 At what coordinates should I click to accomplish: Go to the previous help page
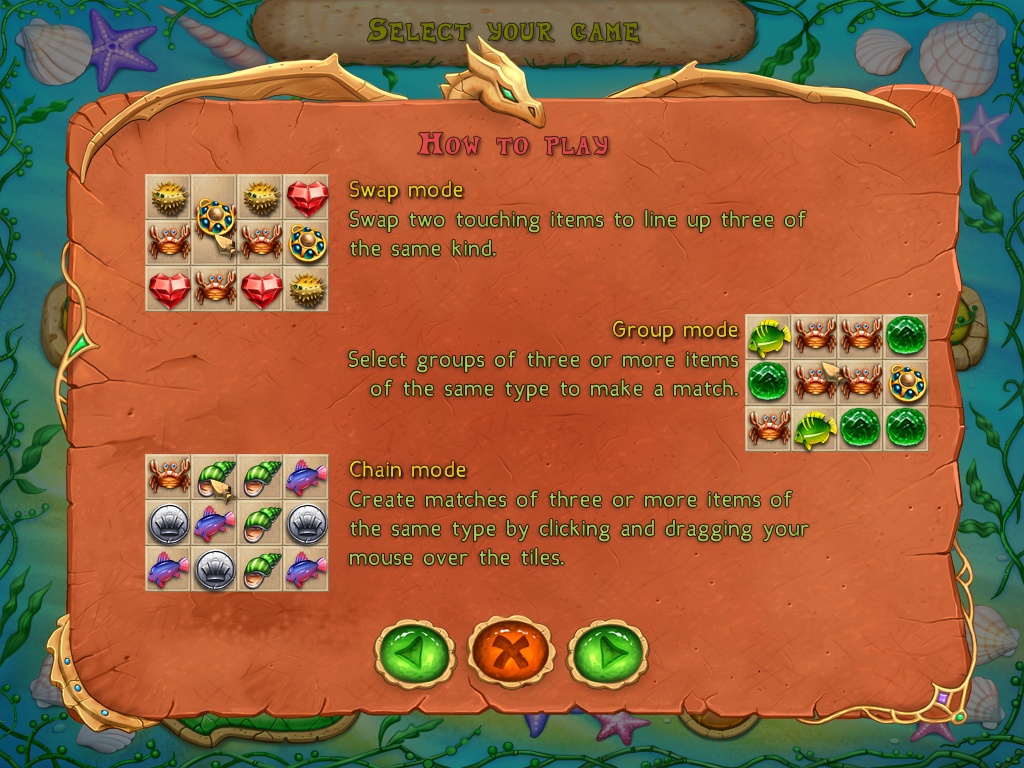coord(414,654)
